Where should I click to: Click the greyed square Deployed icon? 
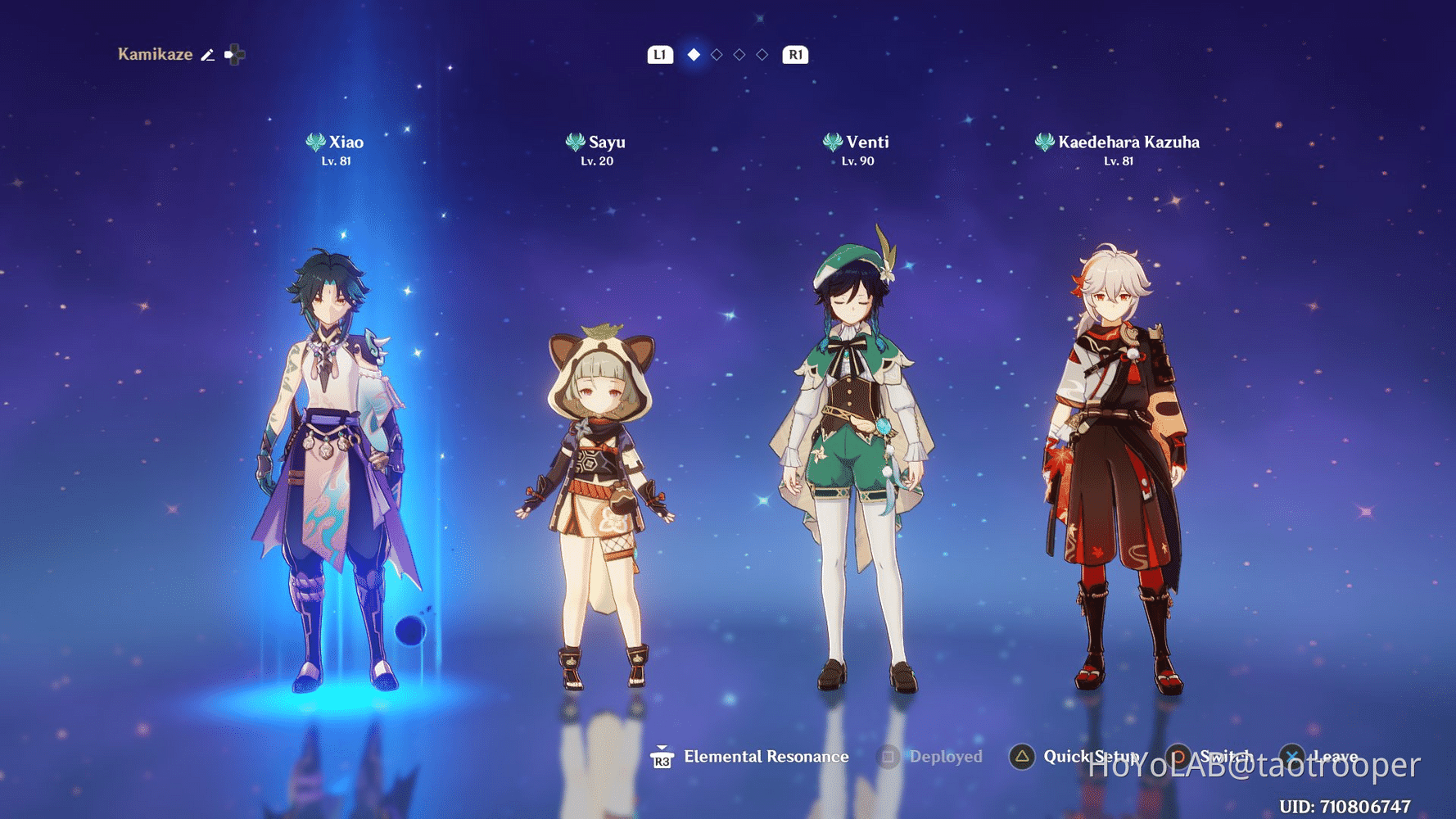click(x=887, y=756)
